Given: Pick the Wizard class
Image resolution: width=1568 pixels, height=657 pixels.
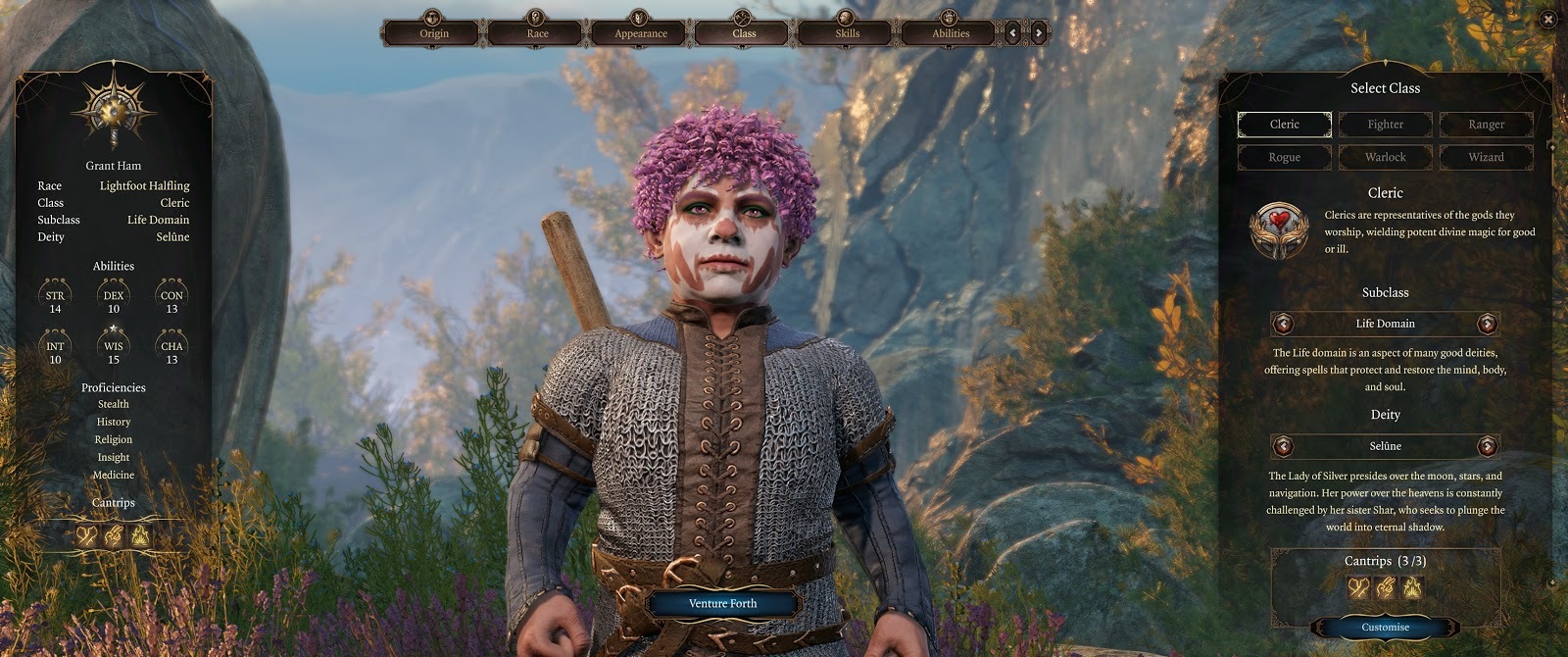Looking at the screenshot, I should point(1486,157).
